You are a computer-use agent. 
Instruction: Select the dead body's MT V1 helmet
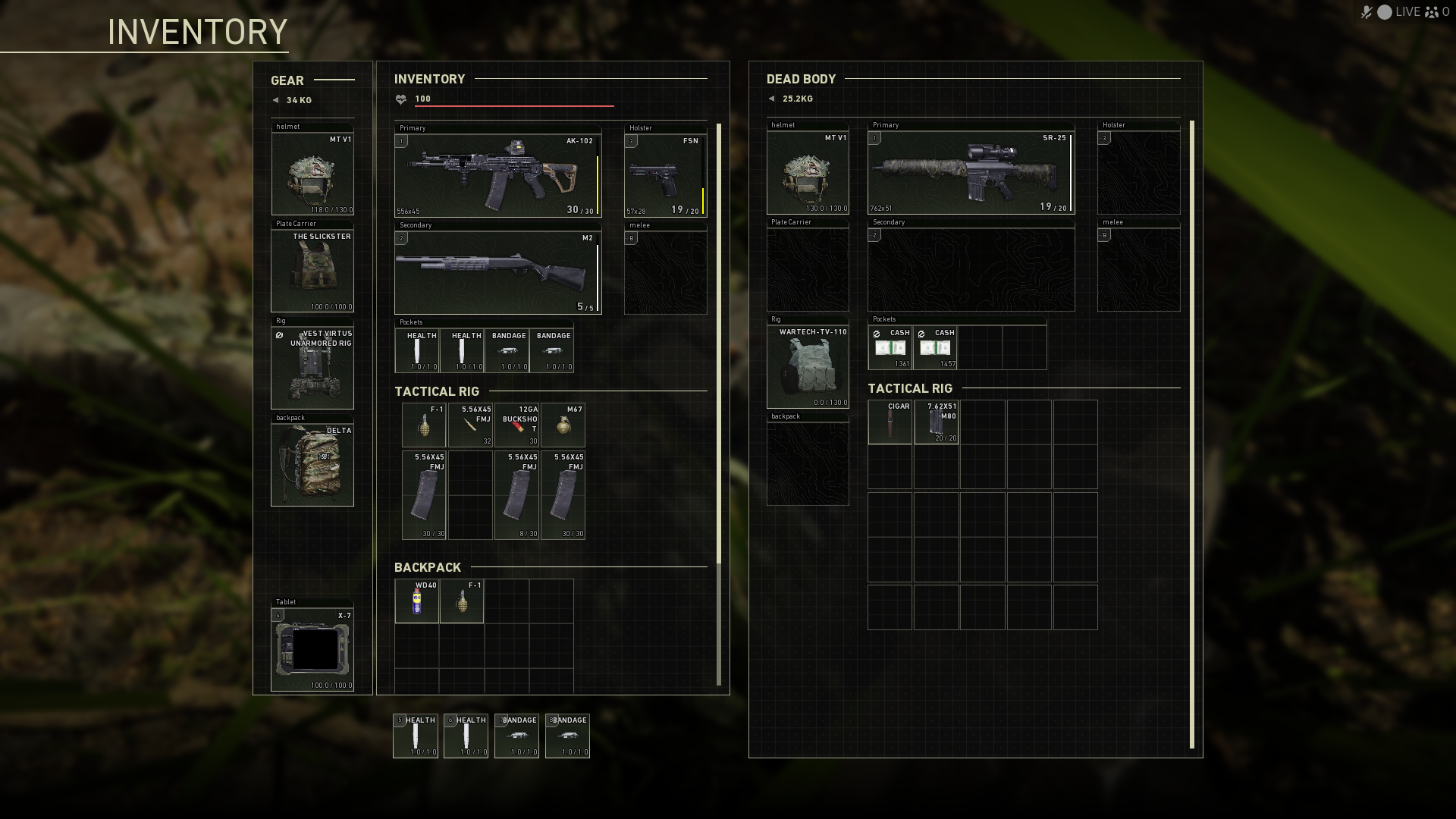pyautogui.click(x=808, y=173)
